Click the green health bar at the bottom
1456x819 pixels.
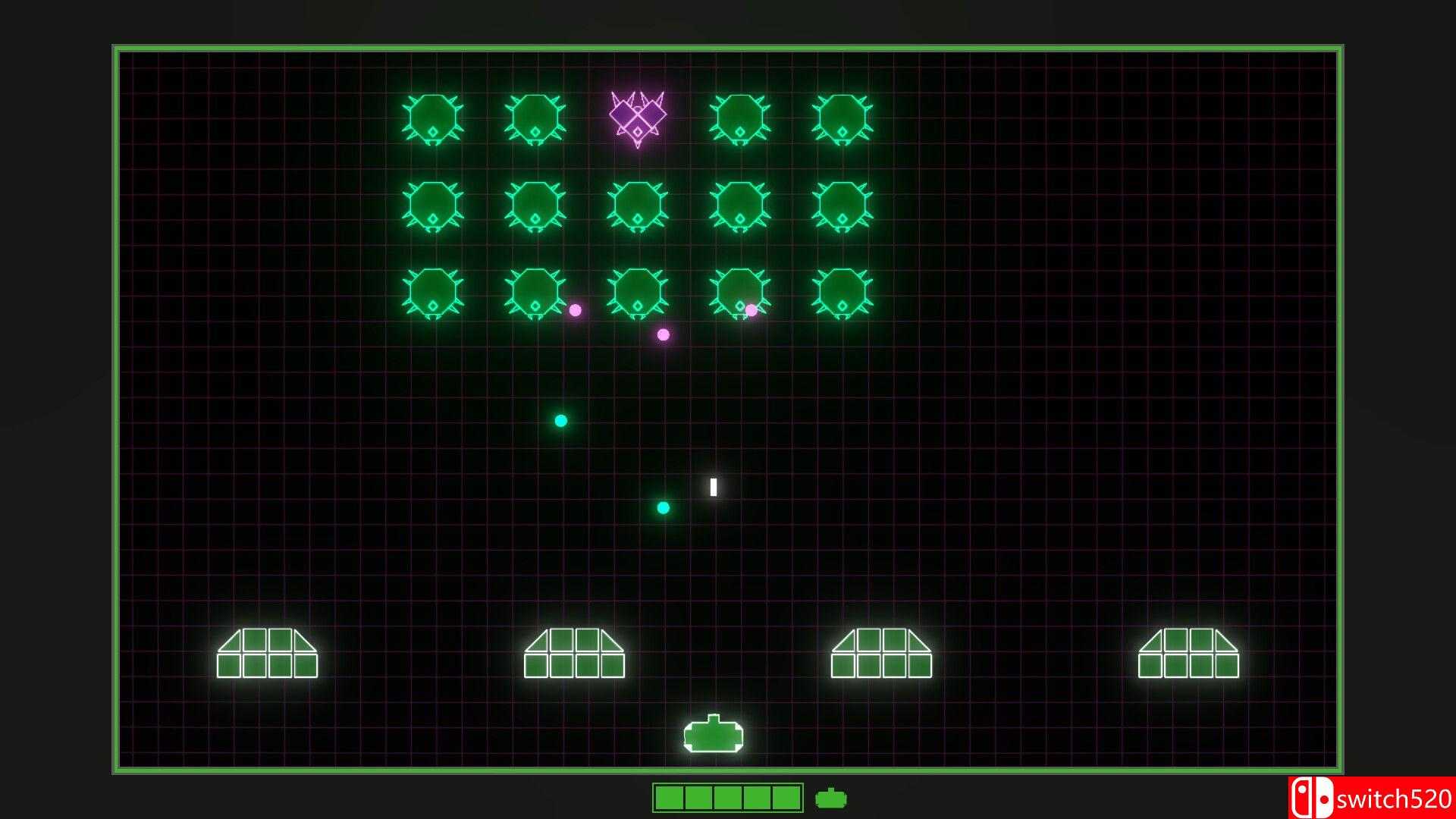[x=726, y=797]
